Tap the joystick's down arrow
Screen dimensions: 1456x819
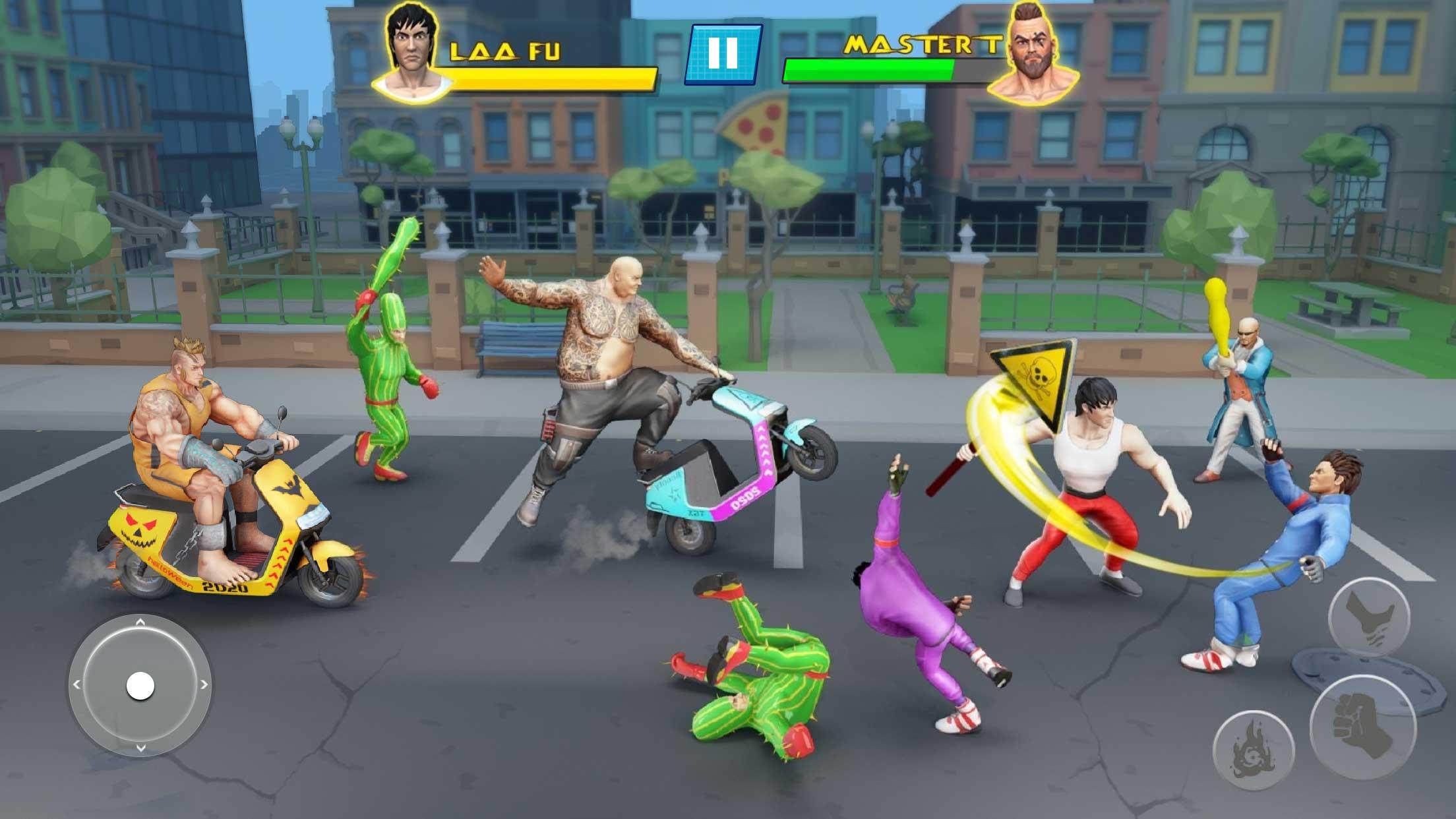click(x=140, y=748)
